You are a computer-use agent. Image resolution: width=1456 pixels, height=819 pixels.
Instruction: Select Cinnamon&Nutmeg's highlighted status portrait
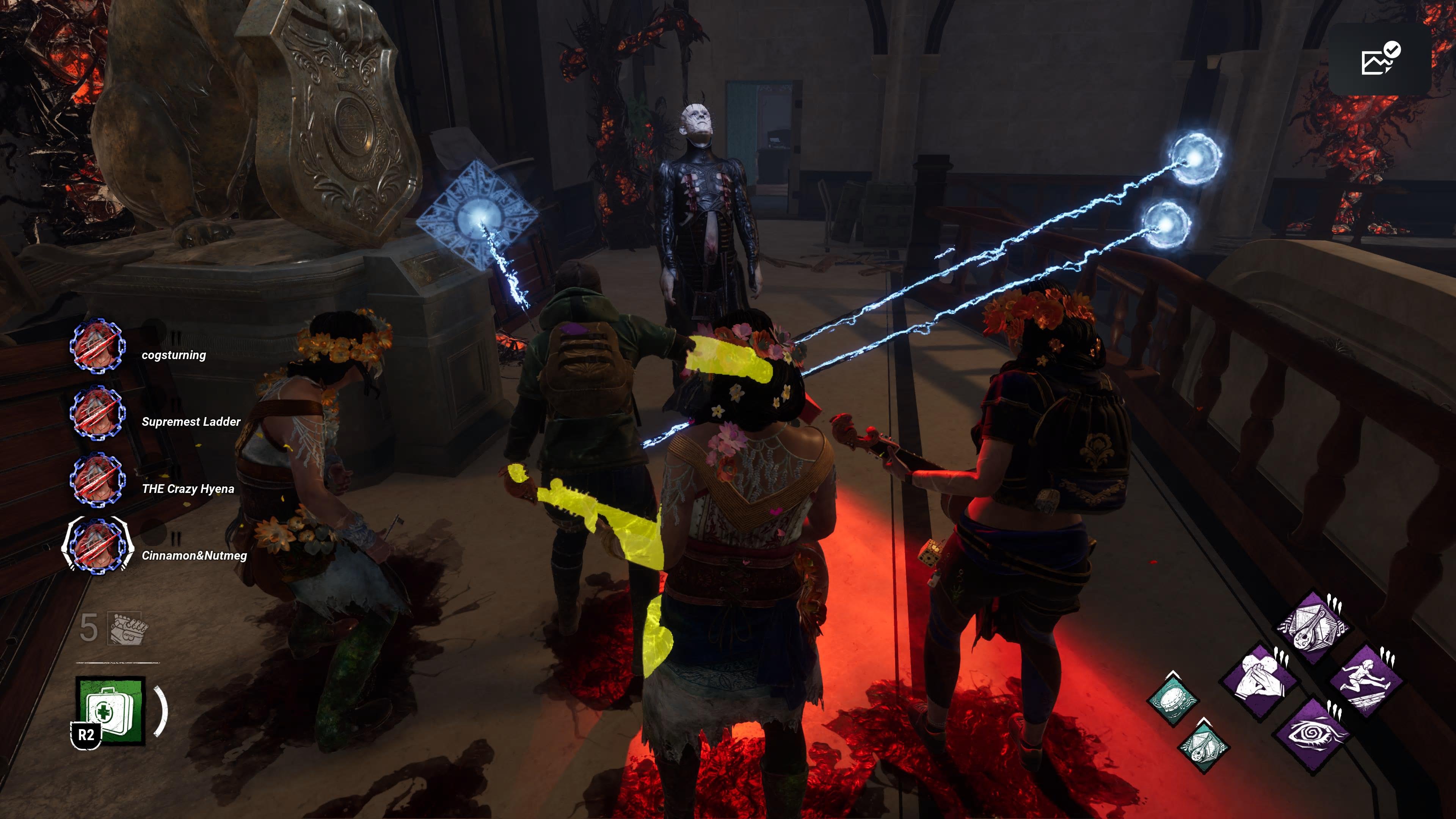(97, 546)
